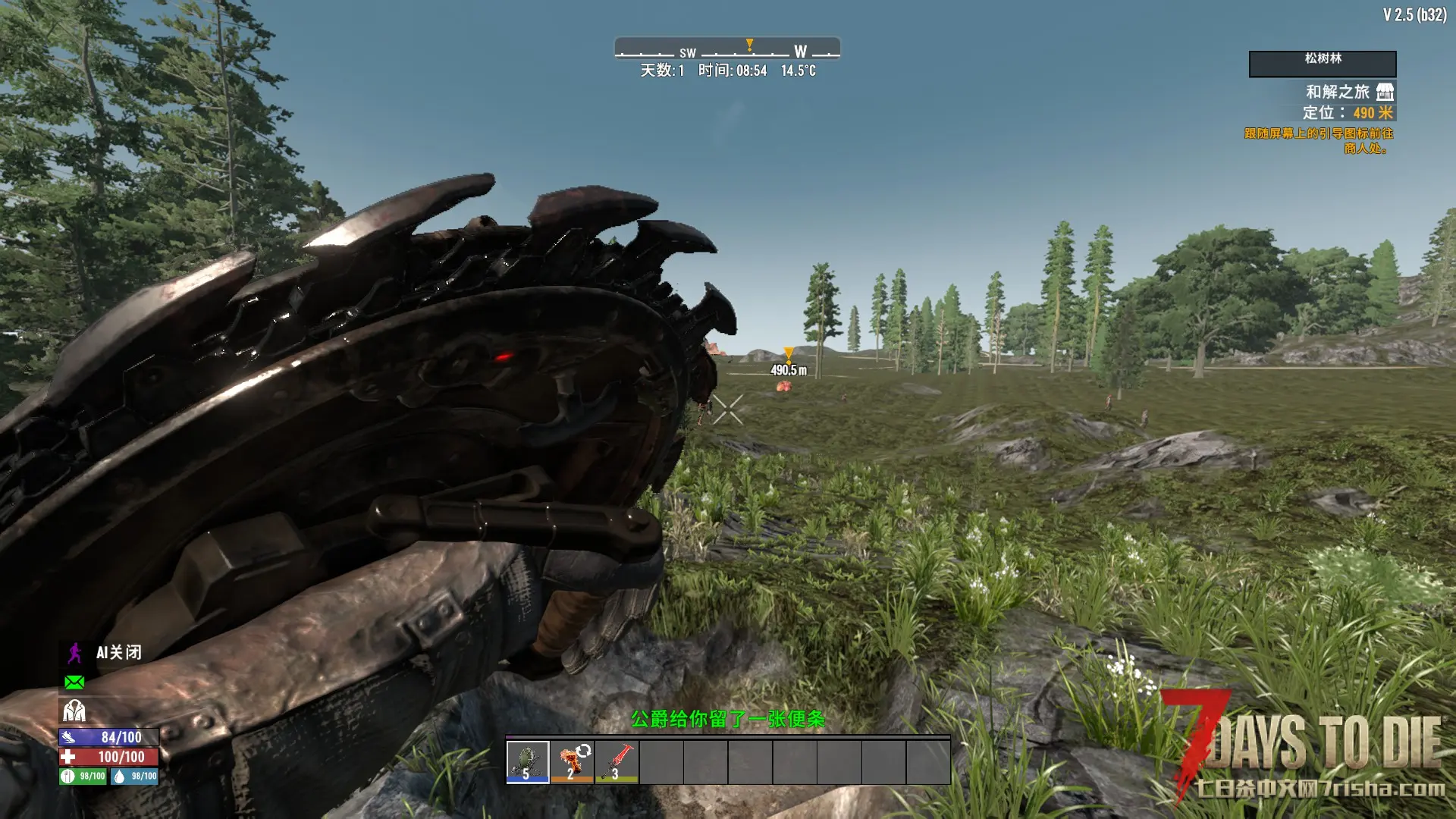
Task: Click the green envelope note icon
Action: (74, 682)
